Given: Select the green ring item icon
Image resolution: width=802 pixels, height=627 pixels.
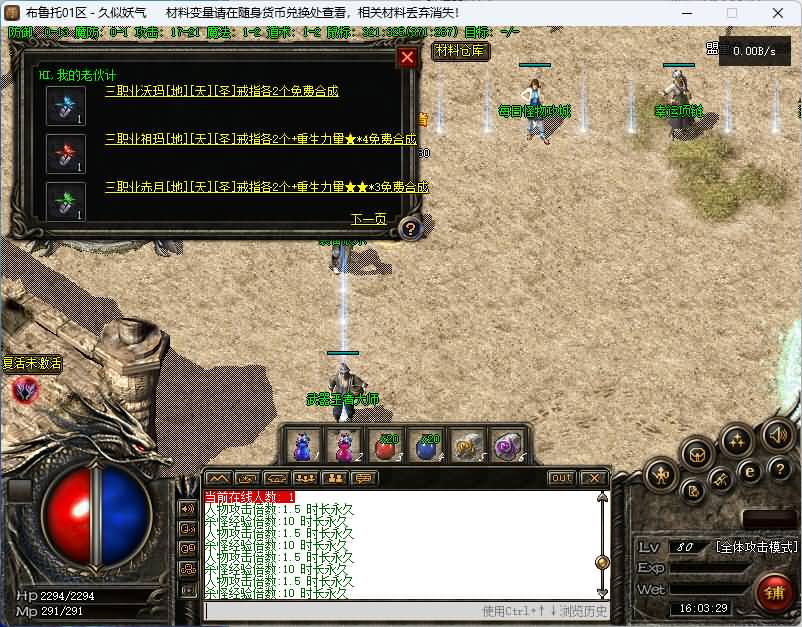Looking at the screenshot, I should [66, 201].
